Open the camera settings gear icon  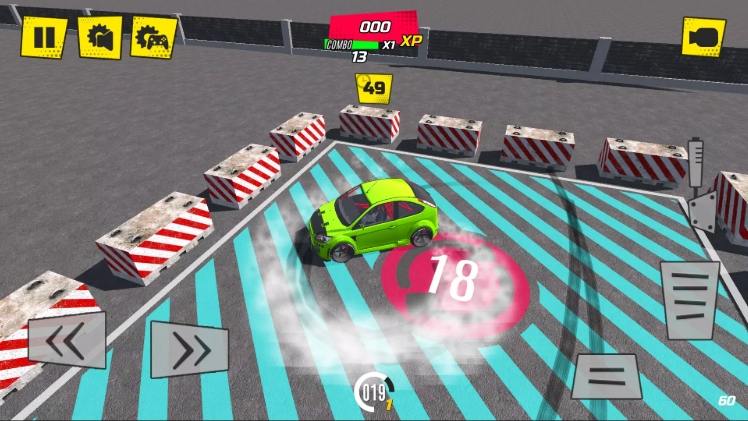pyautogui.click(x=100, y=37)
